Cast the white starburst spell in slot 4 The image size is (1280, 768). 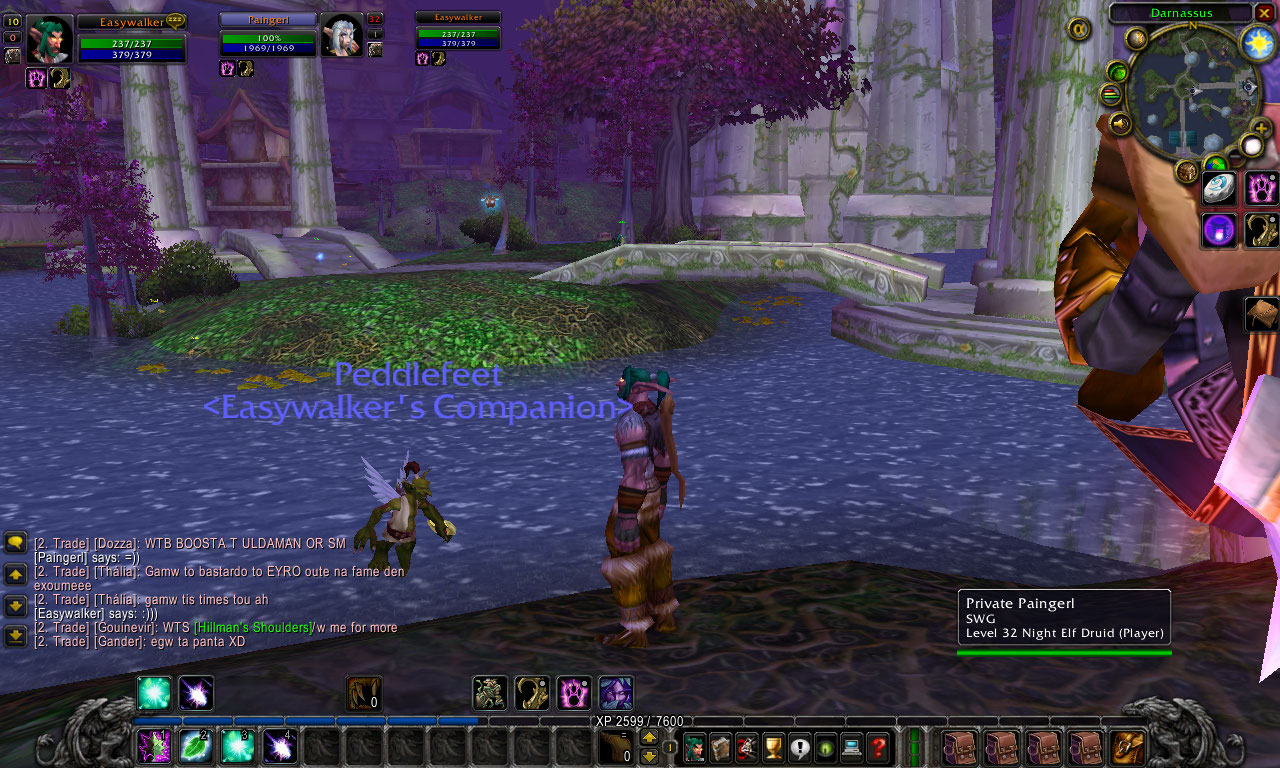(x=279, y=746)
